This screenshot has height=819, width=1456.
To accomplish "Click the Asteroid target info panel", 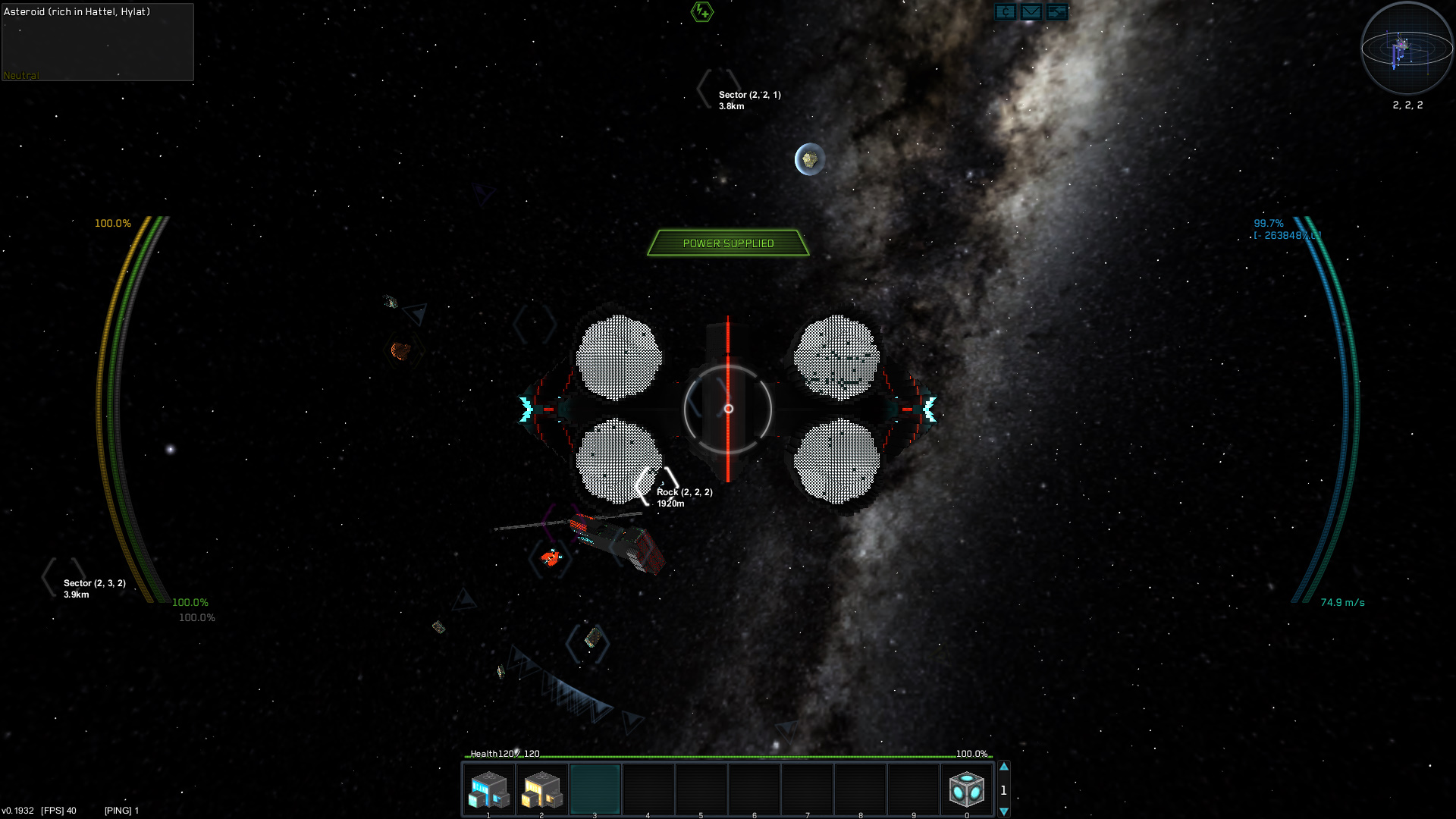I will click(98, 42).
